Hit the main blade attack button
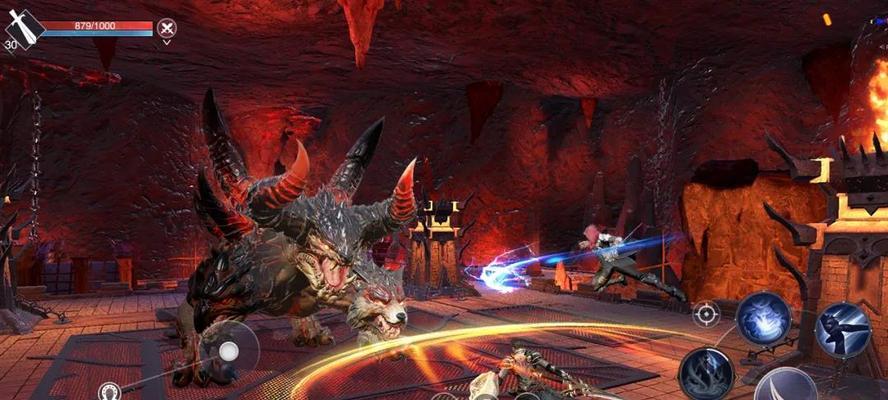Viewport: 888px width, 400px height. (788, 388)
